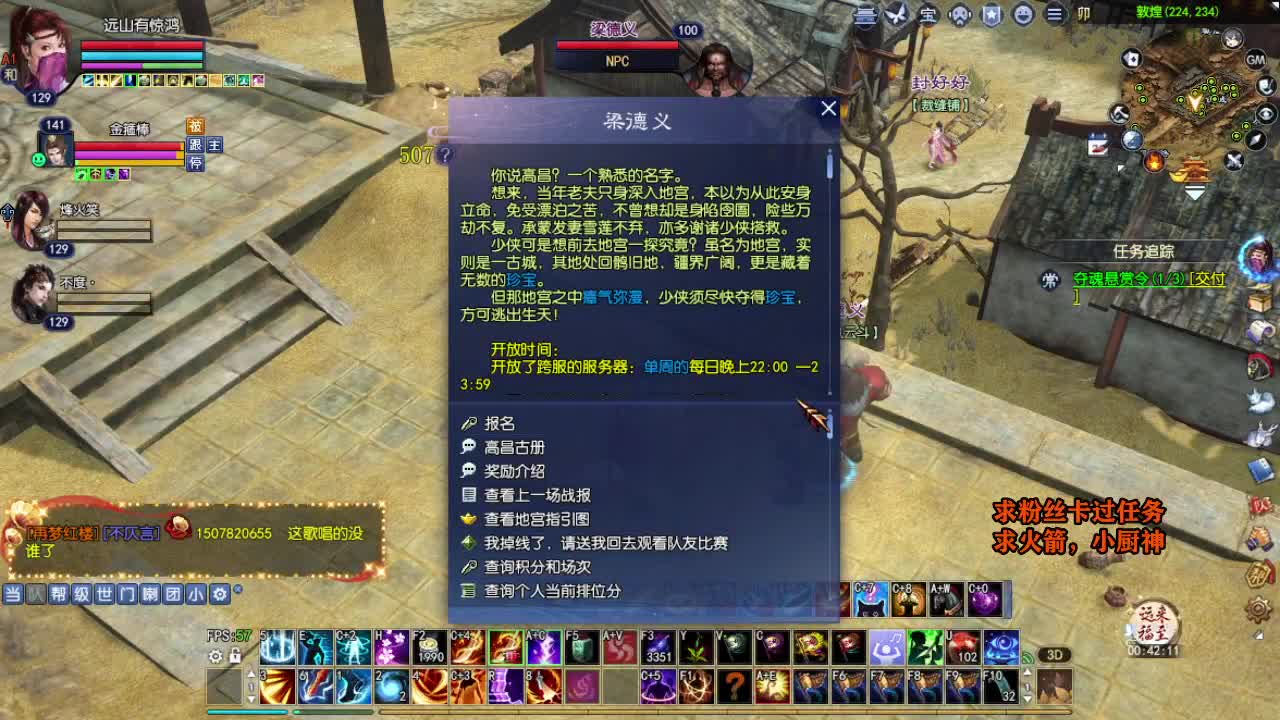Open the hamburger menu icon near minimap
Screen dimensions: 1280x720
click(x=1053, y=15)
